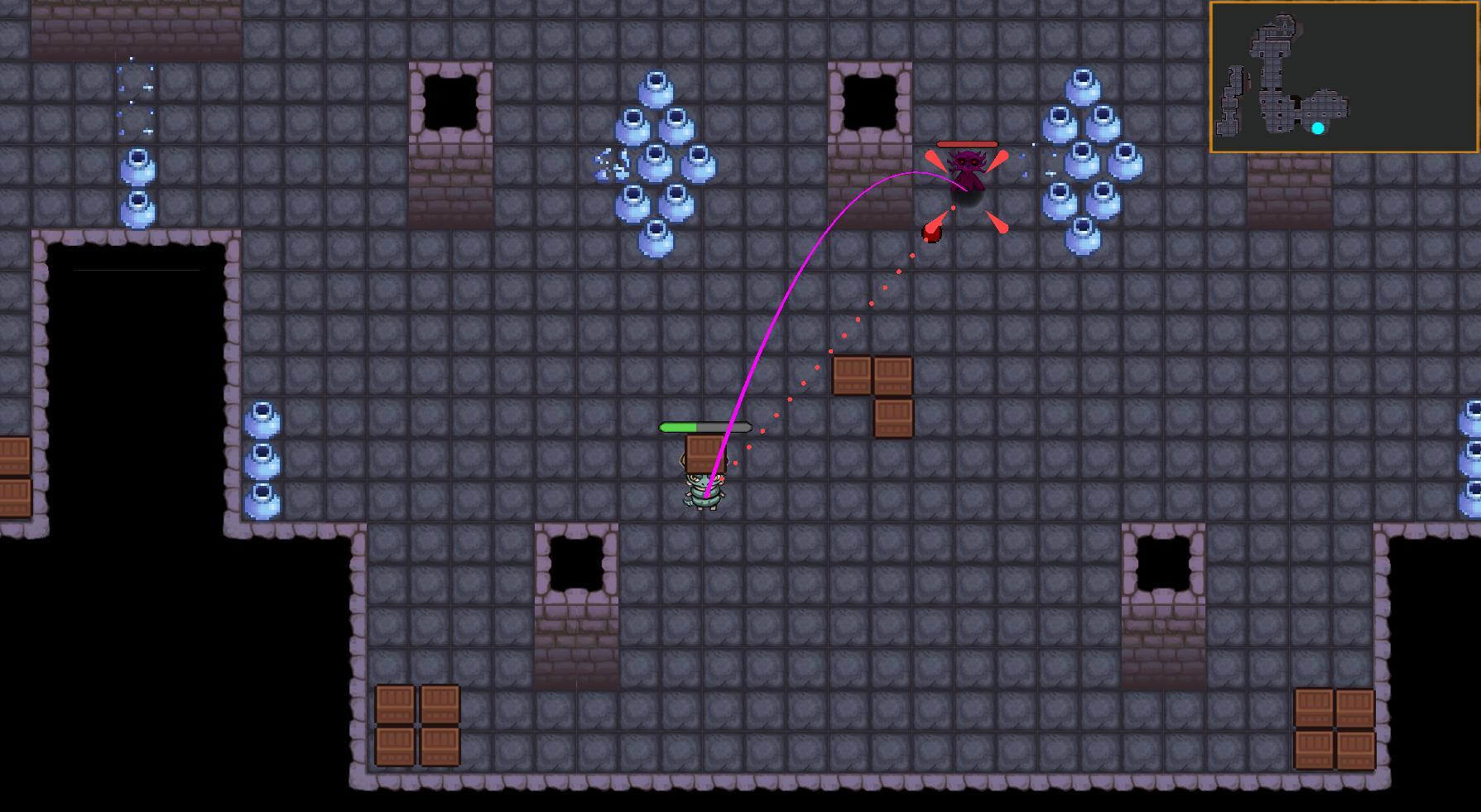Click the bottom pot of the left wall column
The width and height of the screenshot is (1481, 812).
[x=262, y=503]
